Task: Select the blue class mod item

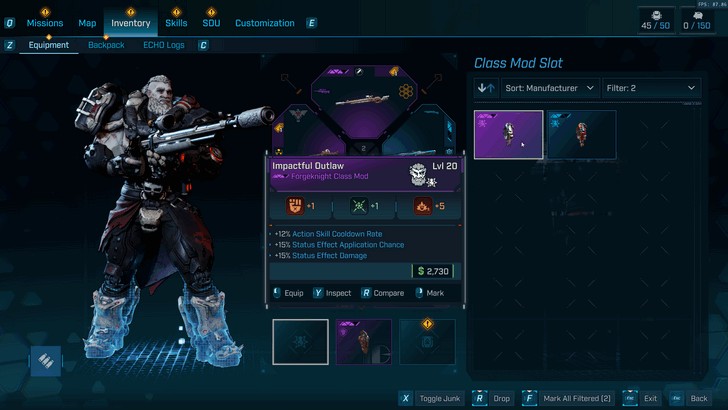Action: pos(581,135)
